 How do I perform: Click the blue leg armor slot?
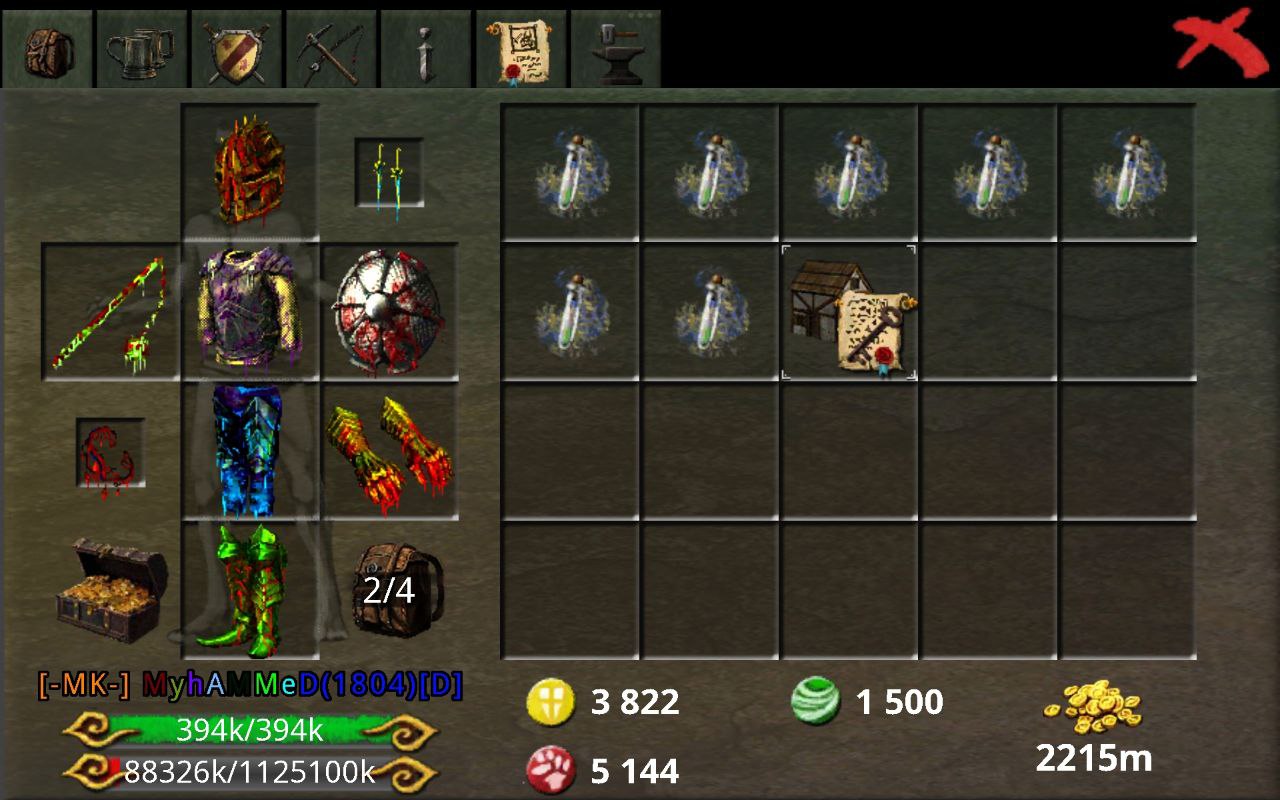click(x=250, y=451)
